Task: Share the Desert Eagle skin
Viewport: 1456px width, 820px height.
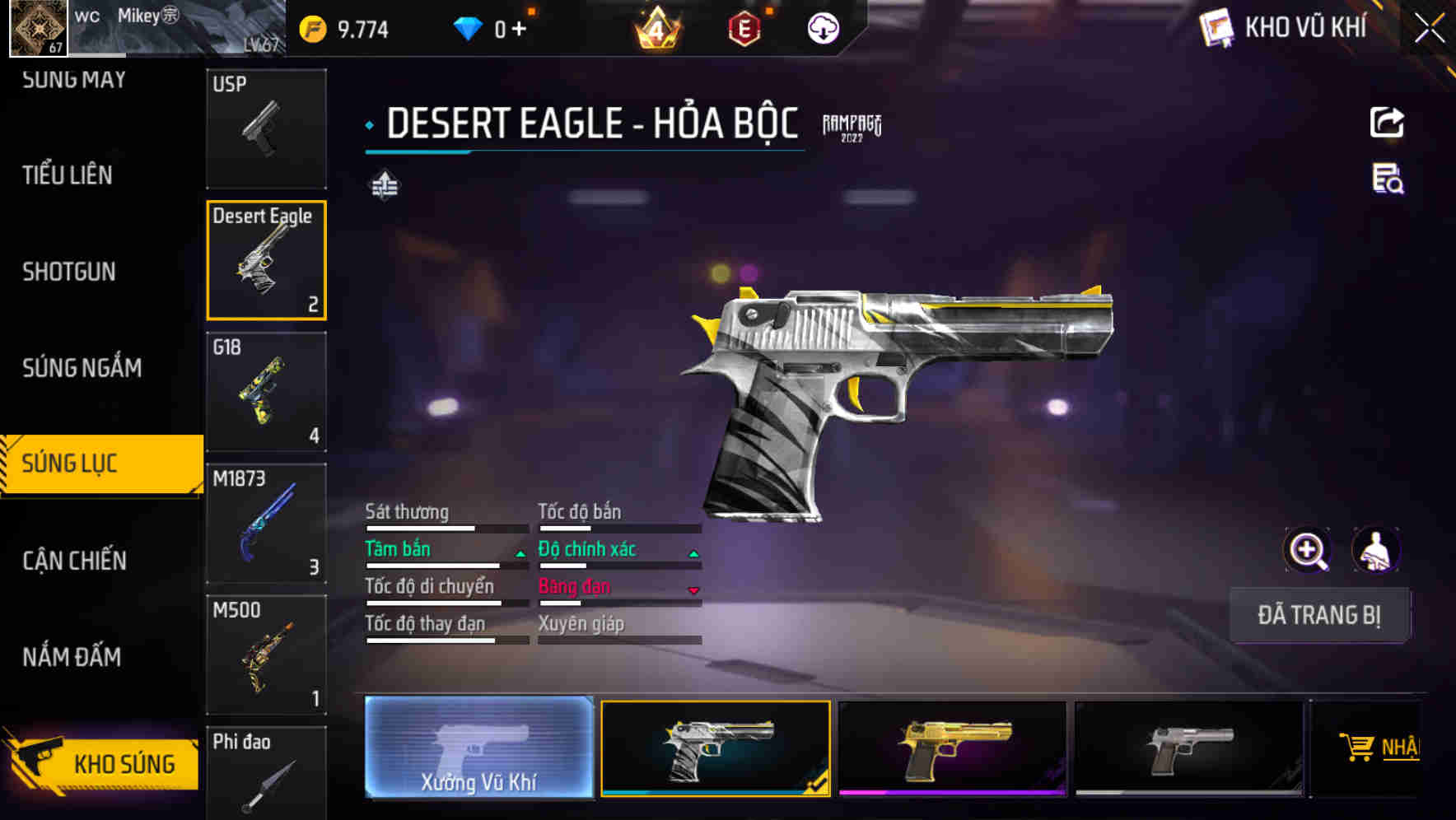Action: 1387,122
